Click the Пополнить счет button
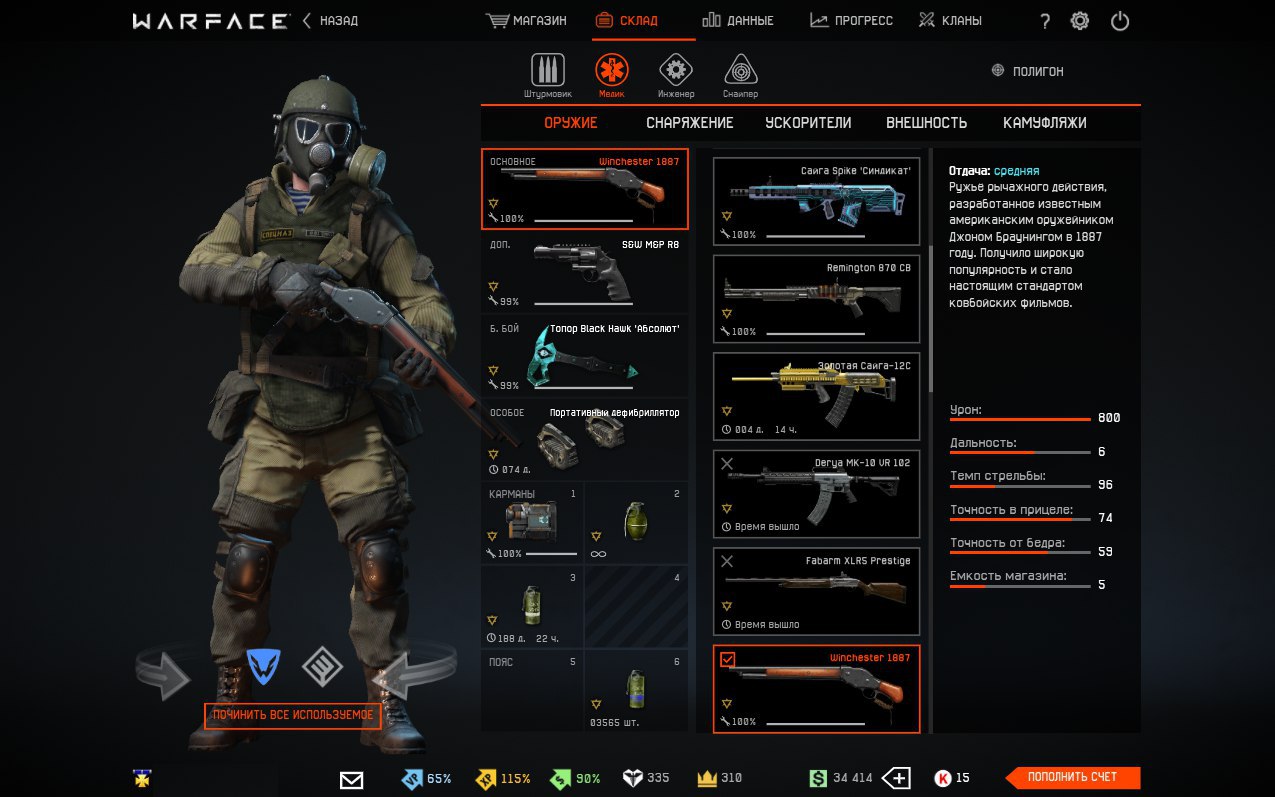1275x797 pixels. tap(1072, 777)
